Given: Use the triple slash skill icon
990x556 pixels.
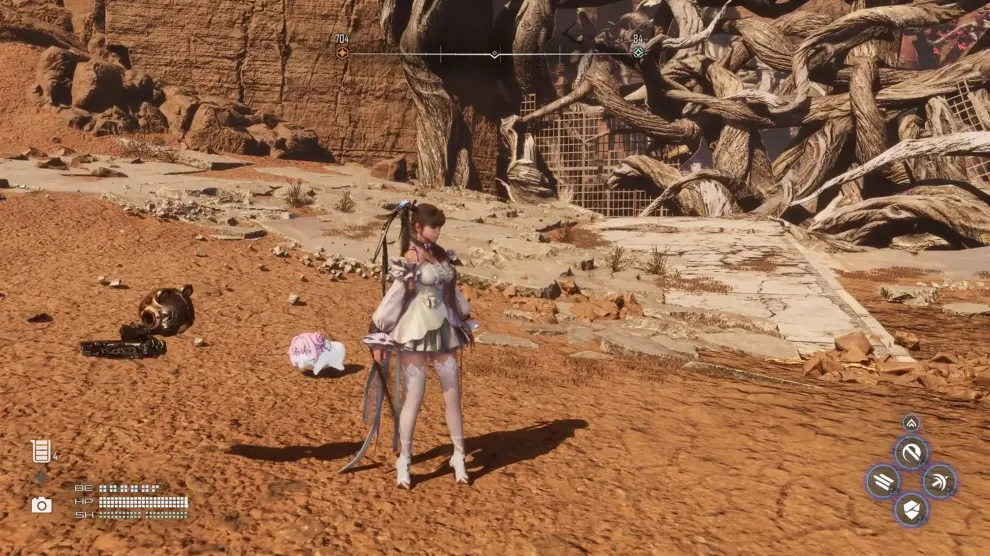Looking at the screenshot, I should (x=882, y=481).
